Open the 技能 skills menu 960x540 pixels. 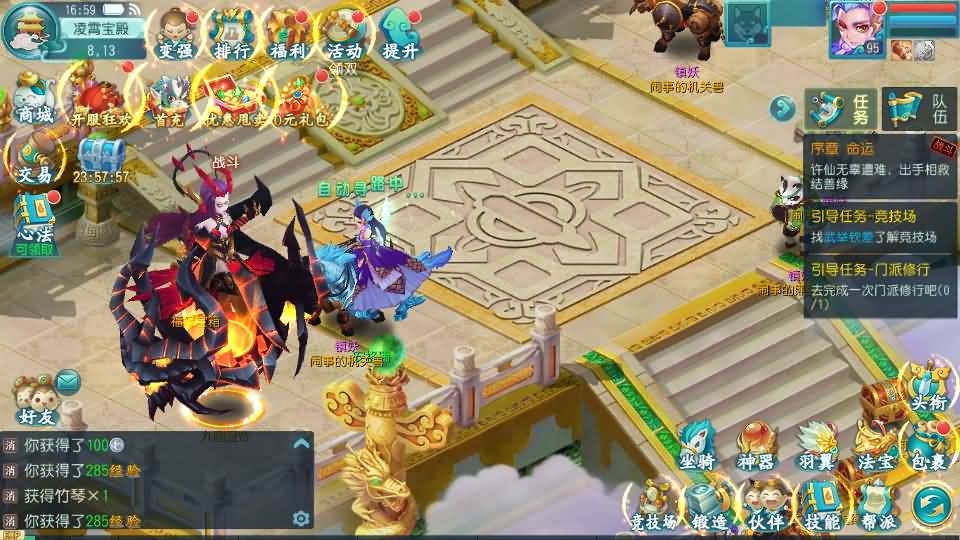coord(821,505)
